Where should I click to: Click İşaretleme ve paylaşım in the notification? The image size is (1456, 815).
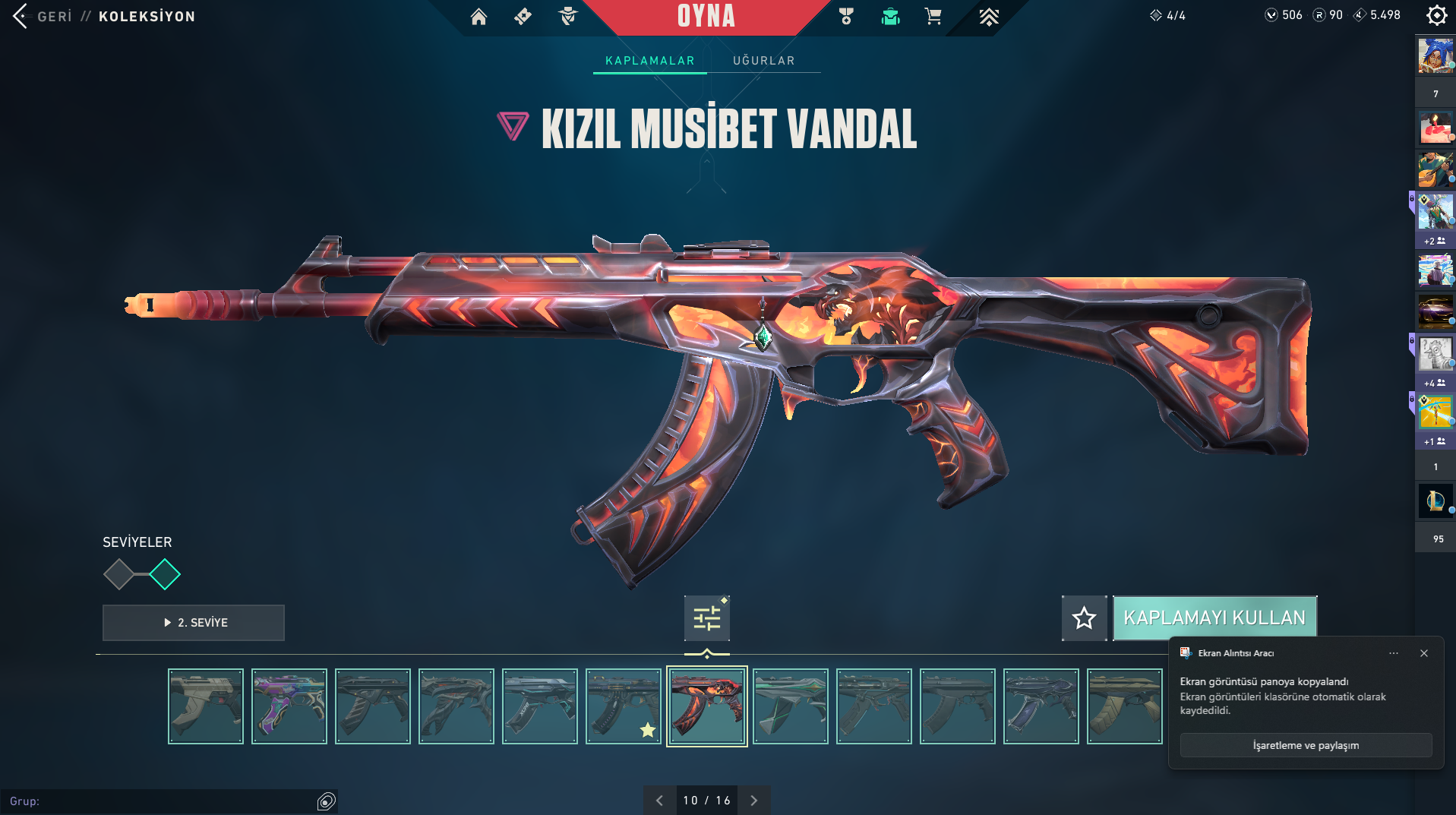pyautogui.click(x=1306, y=746)
